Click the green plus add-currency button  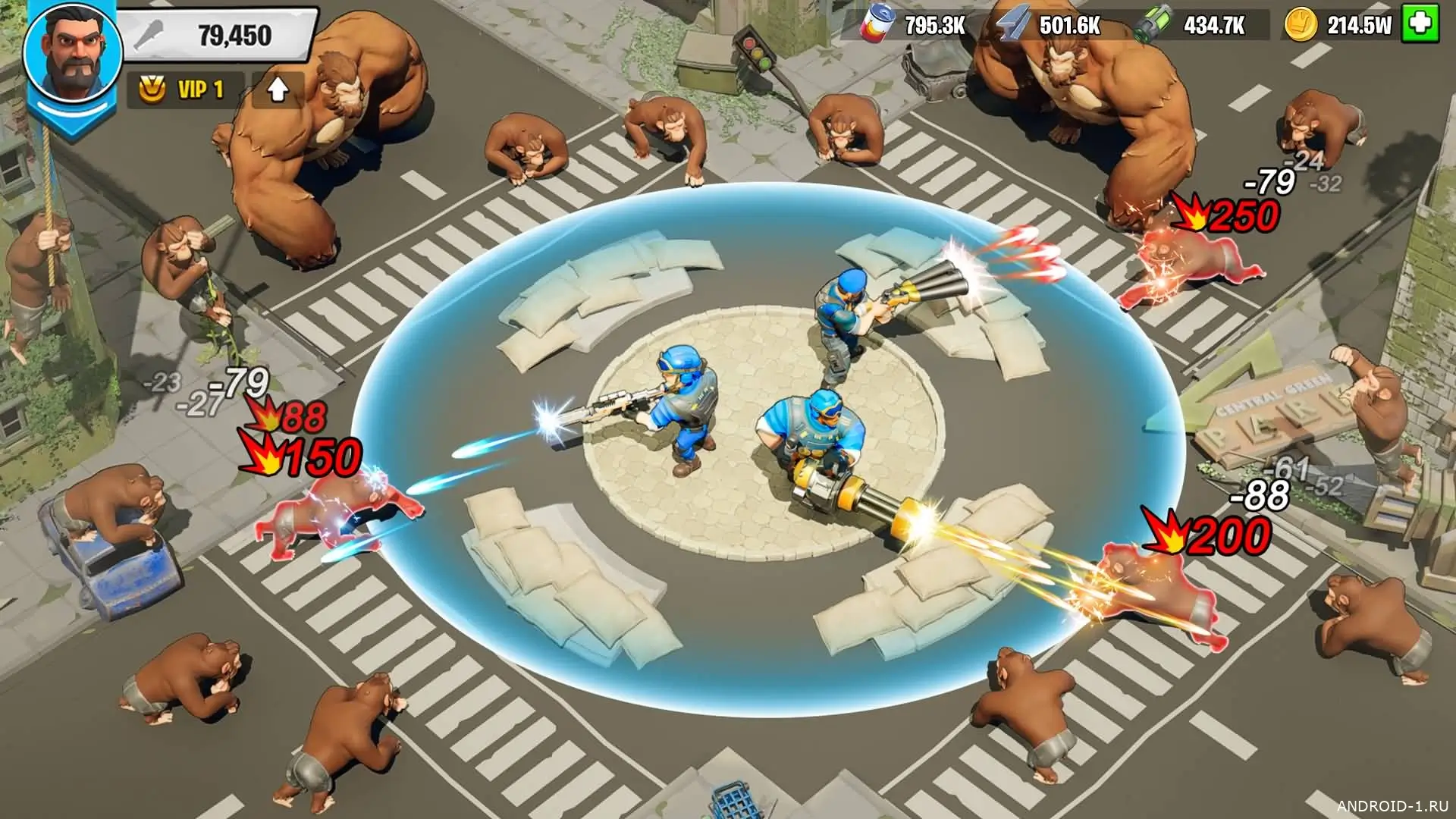click(x=1420, y=24)
